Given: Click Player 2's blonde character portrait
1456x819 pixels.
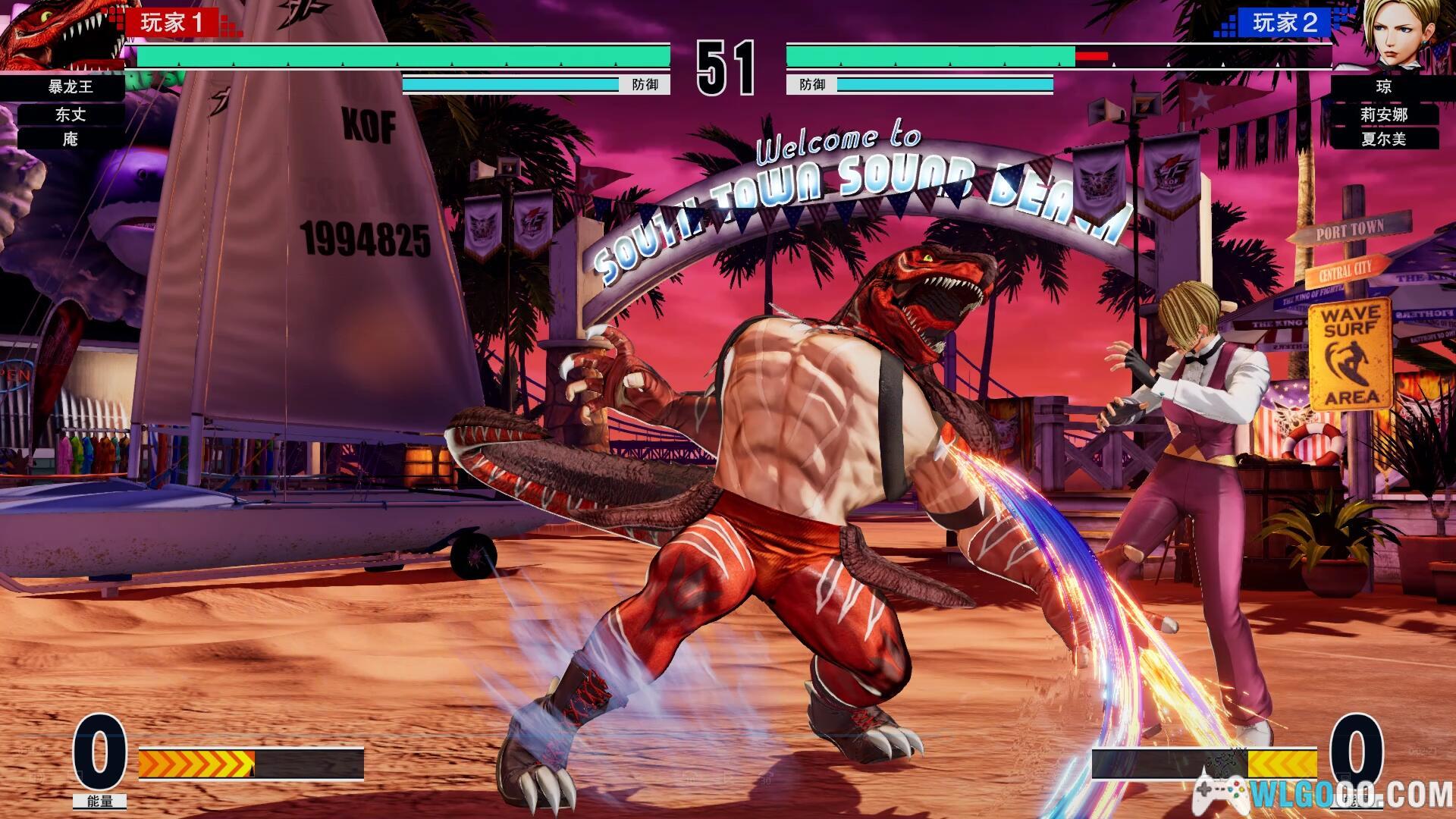Looking at the screenshot, I should (1394, 34).
